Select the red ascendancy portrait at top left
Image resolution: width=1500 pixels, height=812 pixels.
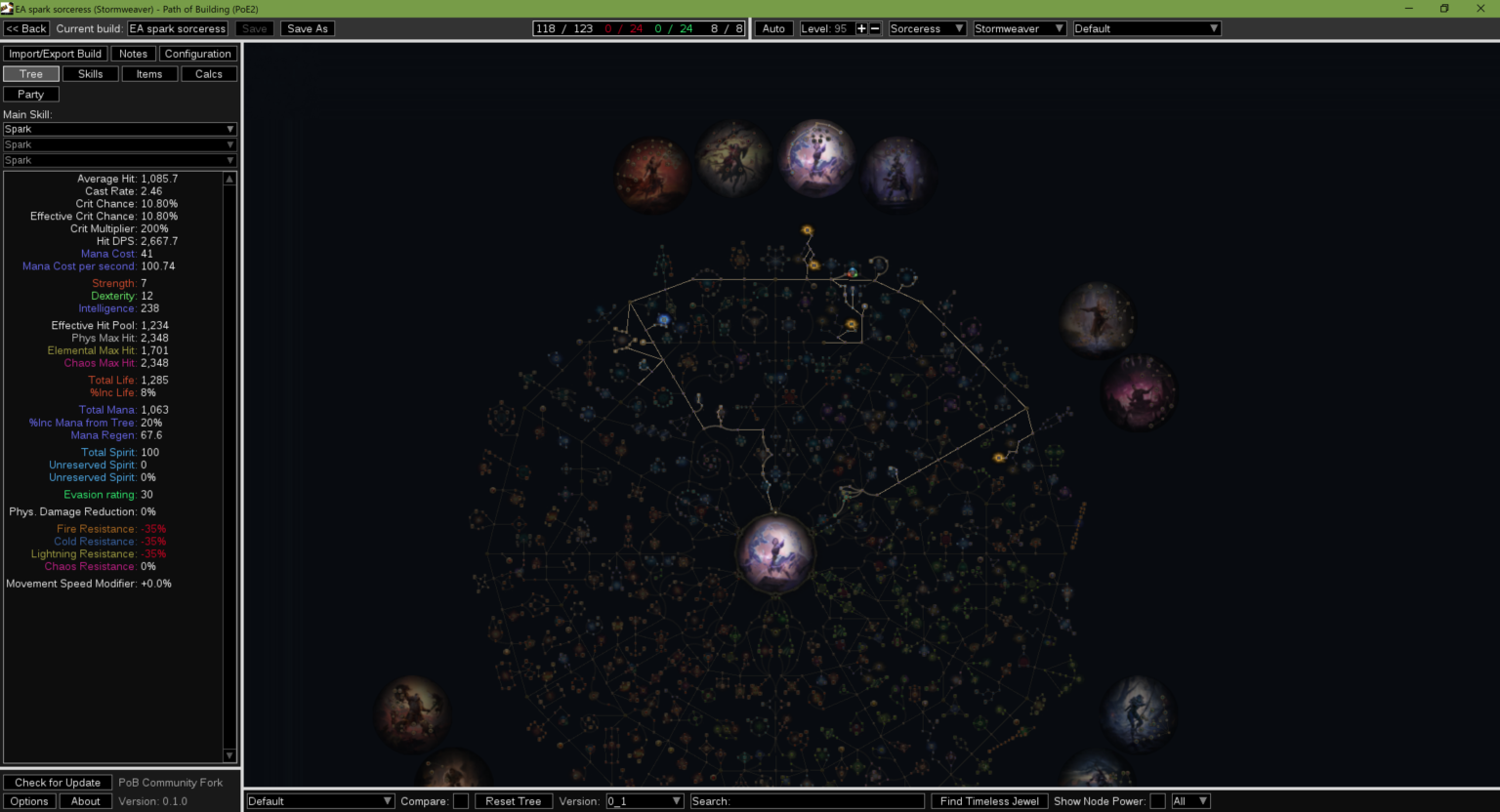click(x=652, y=174)
